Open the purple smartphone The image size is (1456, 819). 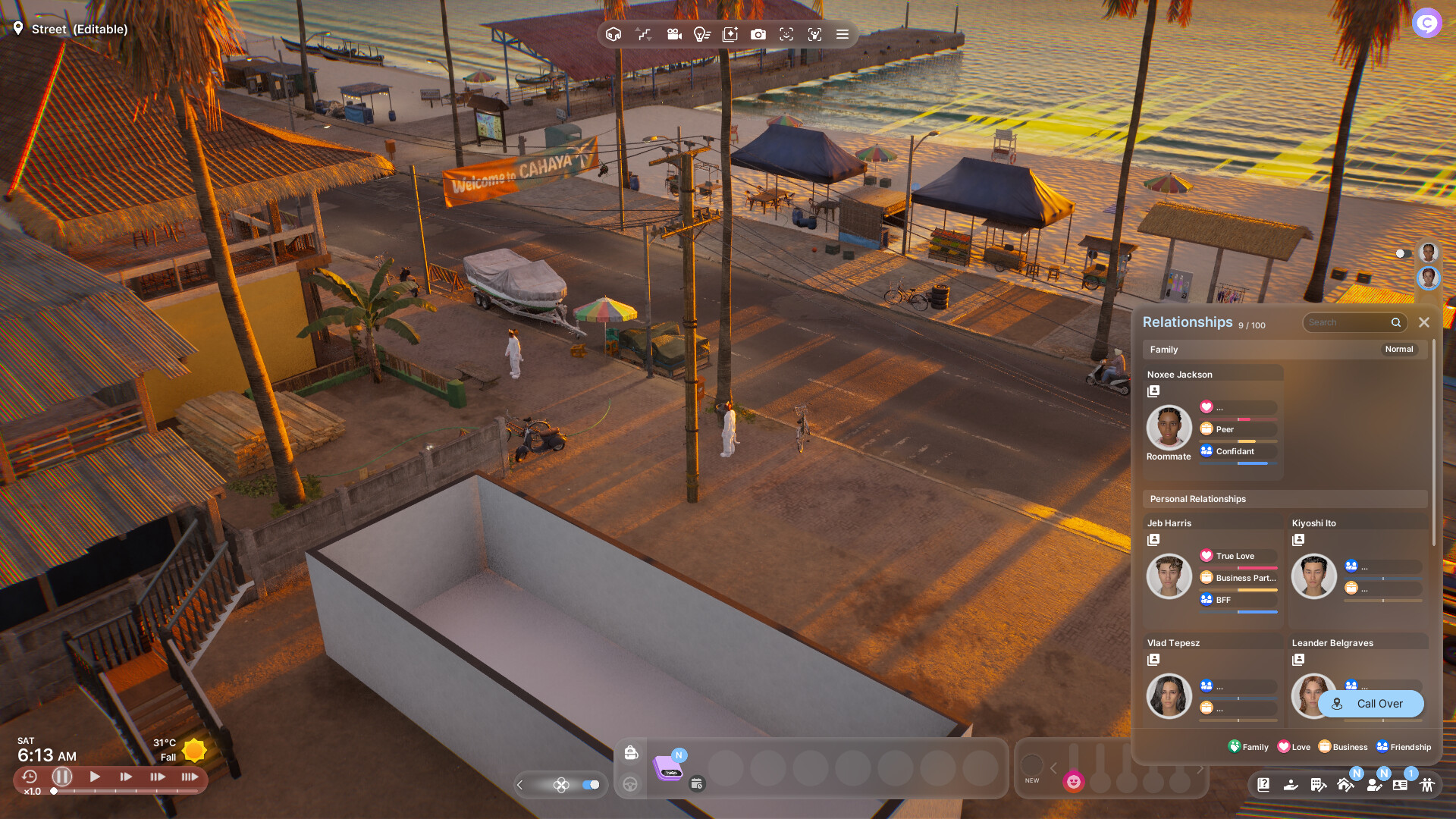click(x=668, y=767)
